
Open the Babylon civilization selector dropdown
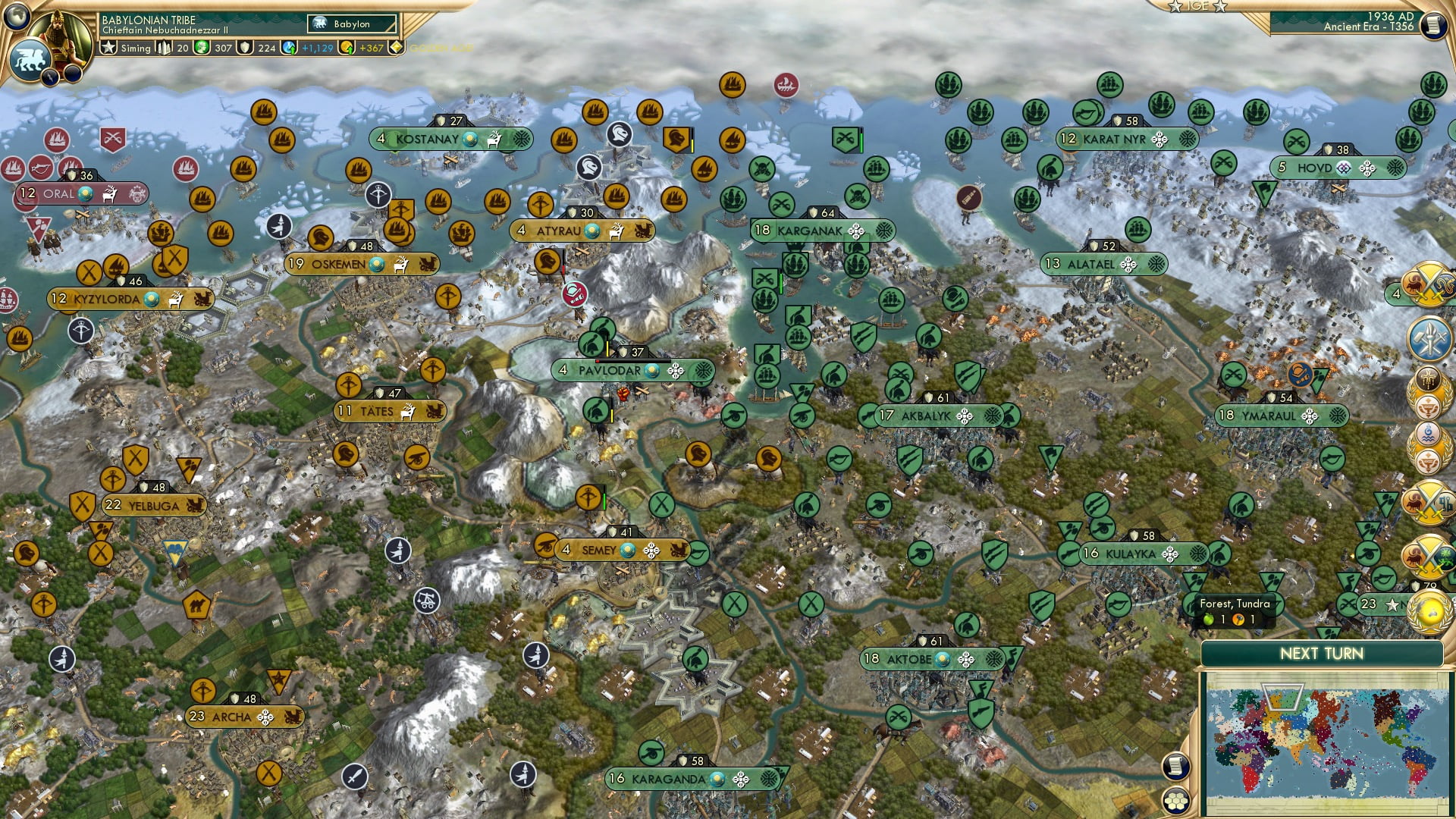[351, 24]
